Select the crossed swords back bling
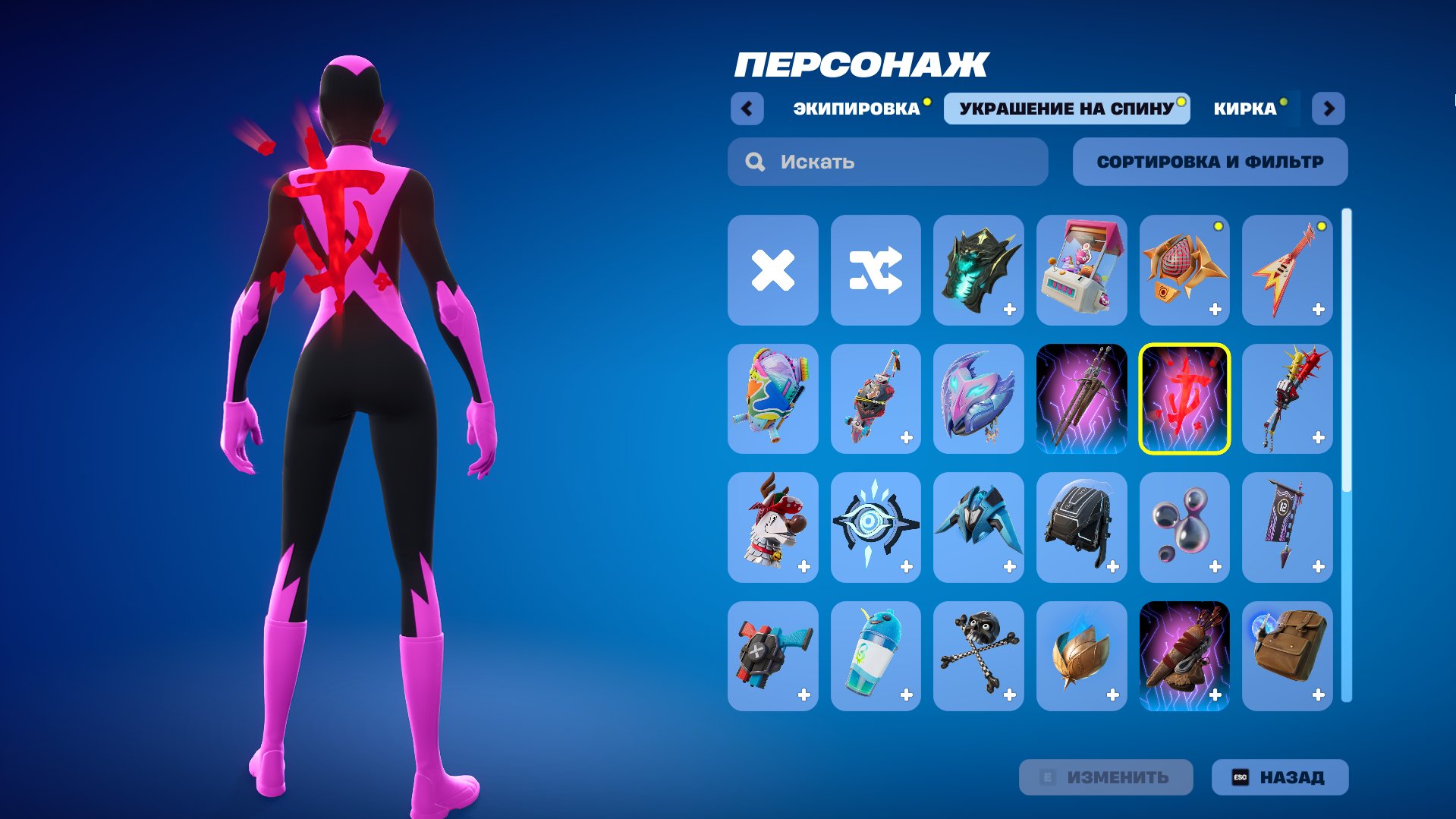Image resolution: width=1456 pixels, height=819 pixels. tap(1082, 400)
